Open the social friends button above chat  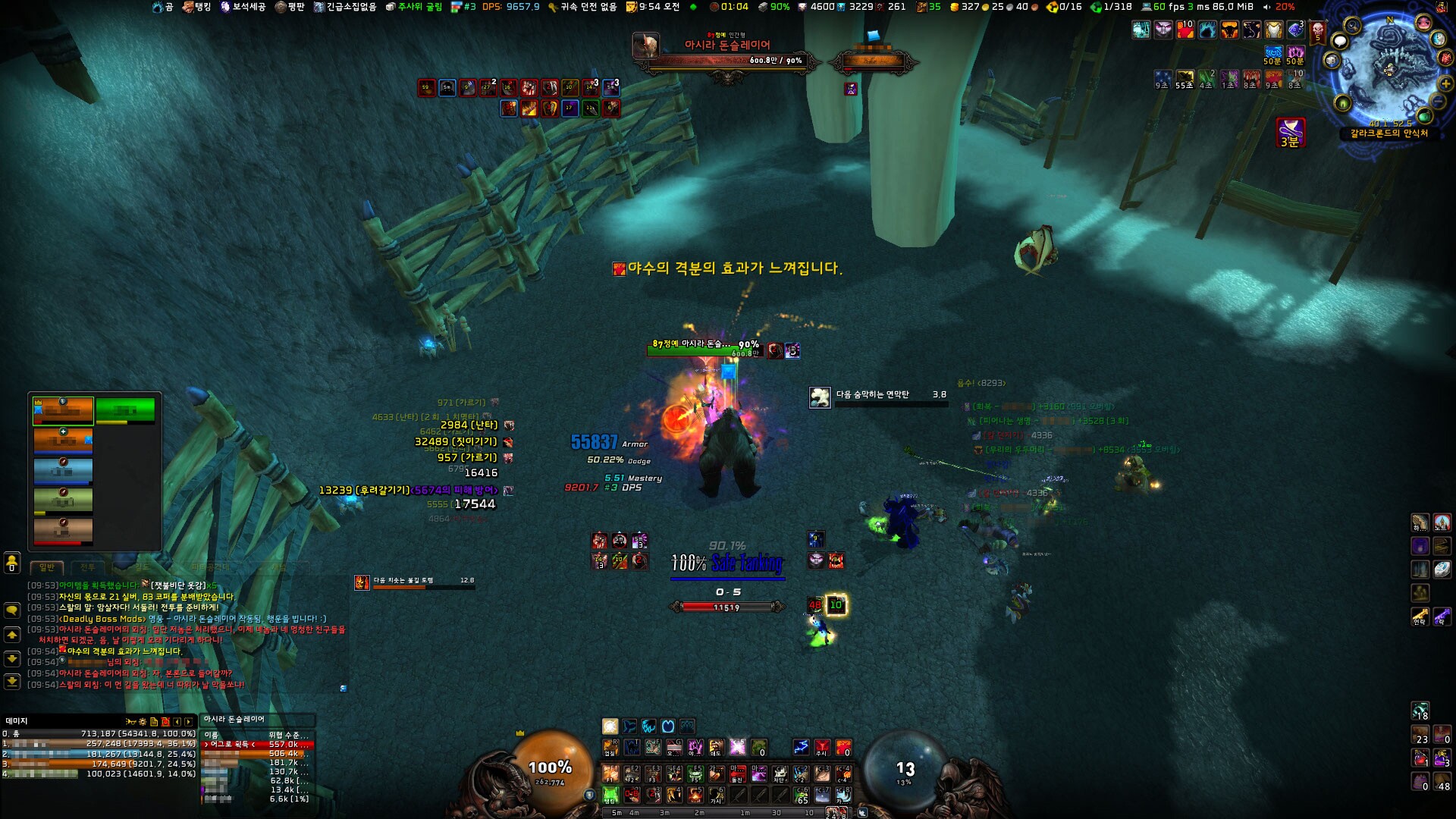coord(12,563)
